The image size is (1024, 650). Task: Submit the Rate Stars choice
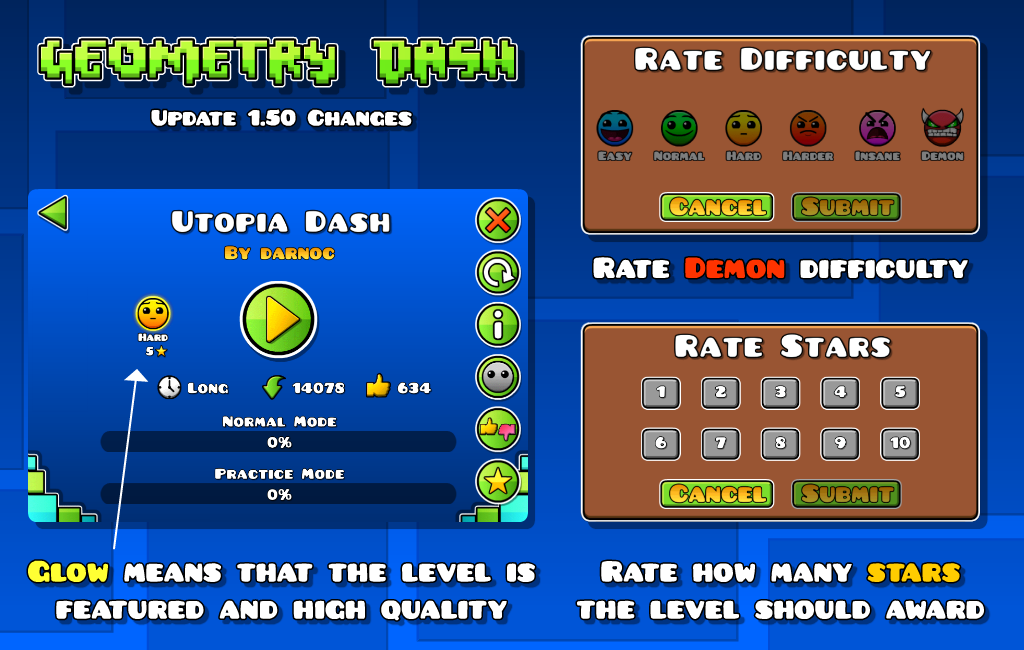point(846,494)
